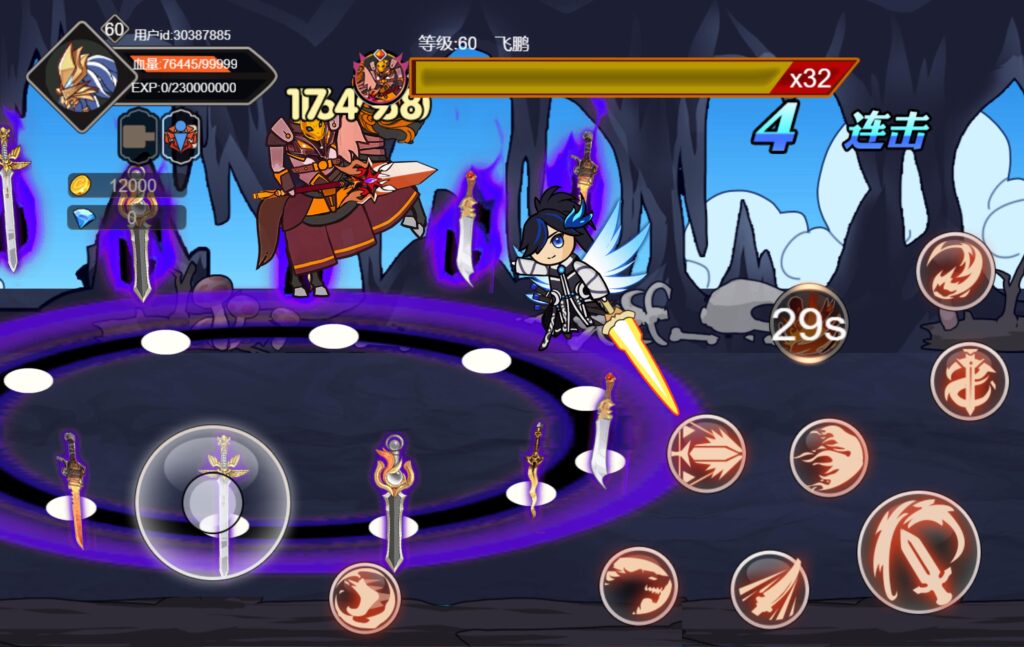Click the boss portrait icon
The image size is (1024, 647).
pyautogui.click(x=379, y=76)
